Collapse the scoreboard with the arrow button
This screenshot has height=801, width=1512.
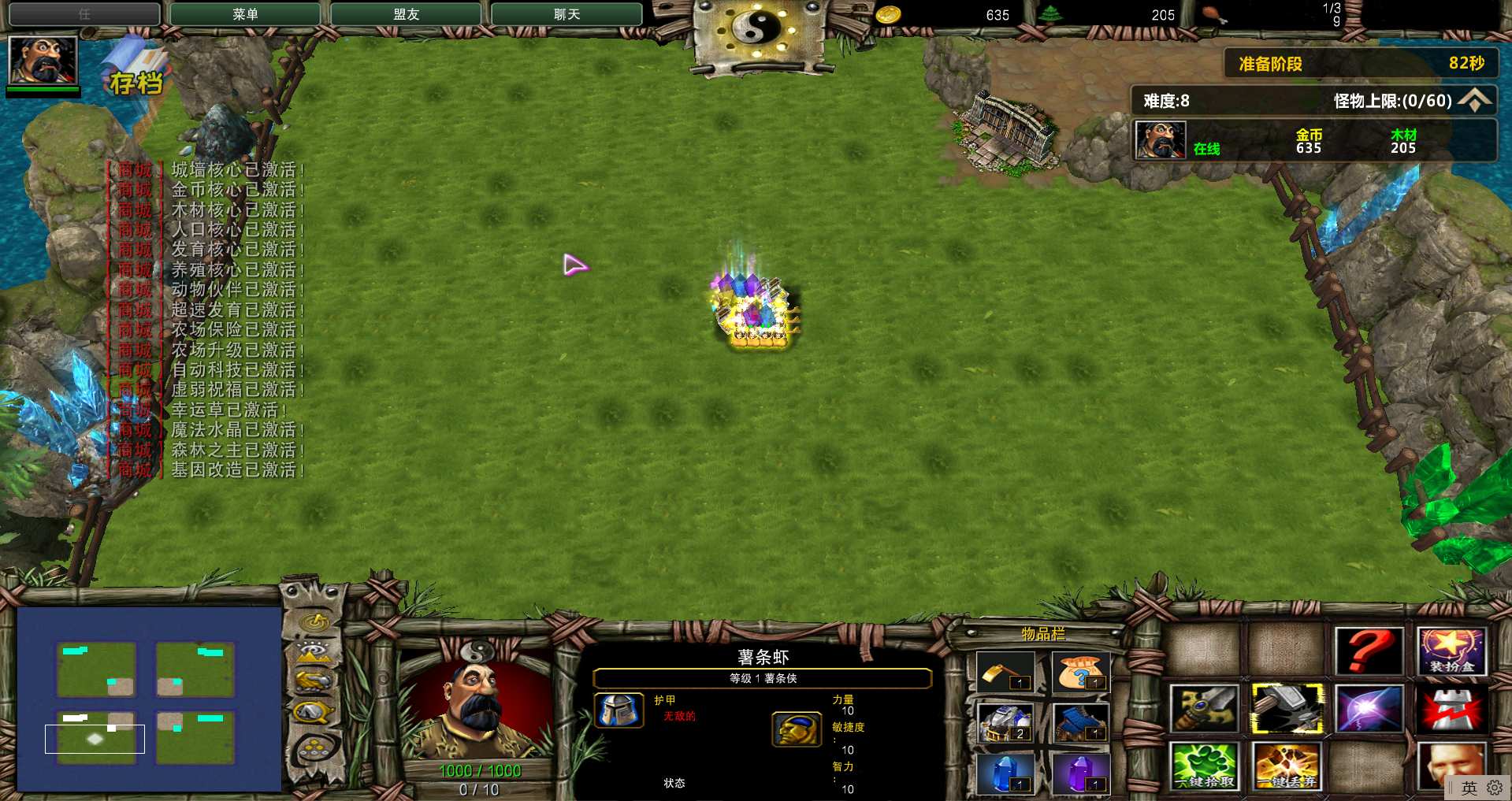click(1474, 101)
